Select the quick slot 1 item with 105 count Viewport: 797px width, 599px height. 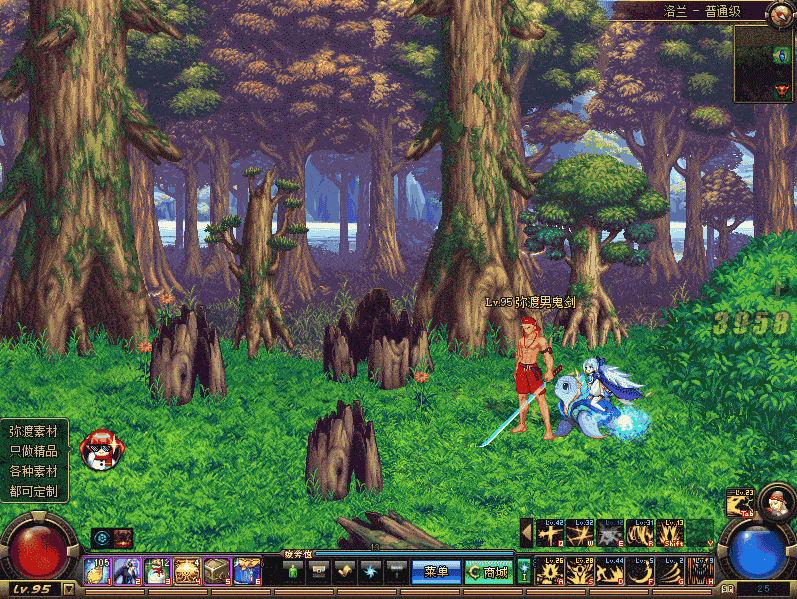97,571
